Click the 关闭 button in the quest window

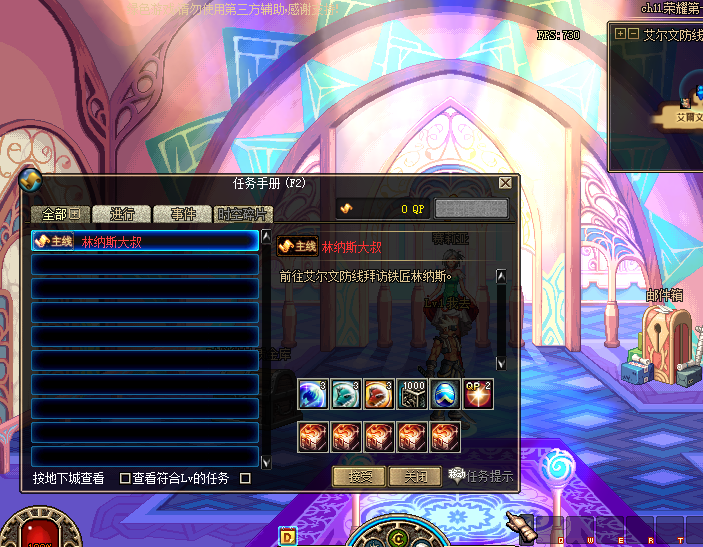coord(414,476)
